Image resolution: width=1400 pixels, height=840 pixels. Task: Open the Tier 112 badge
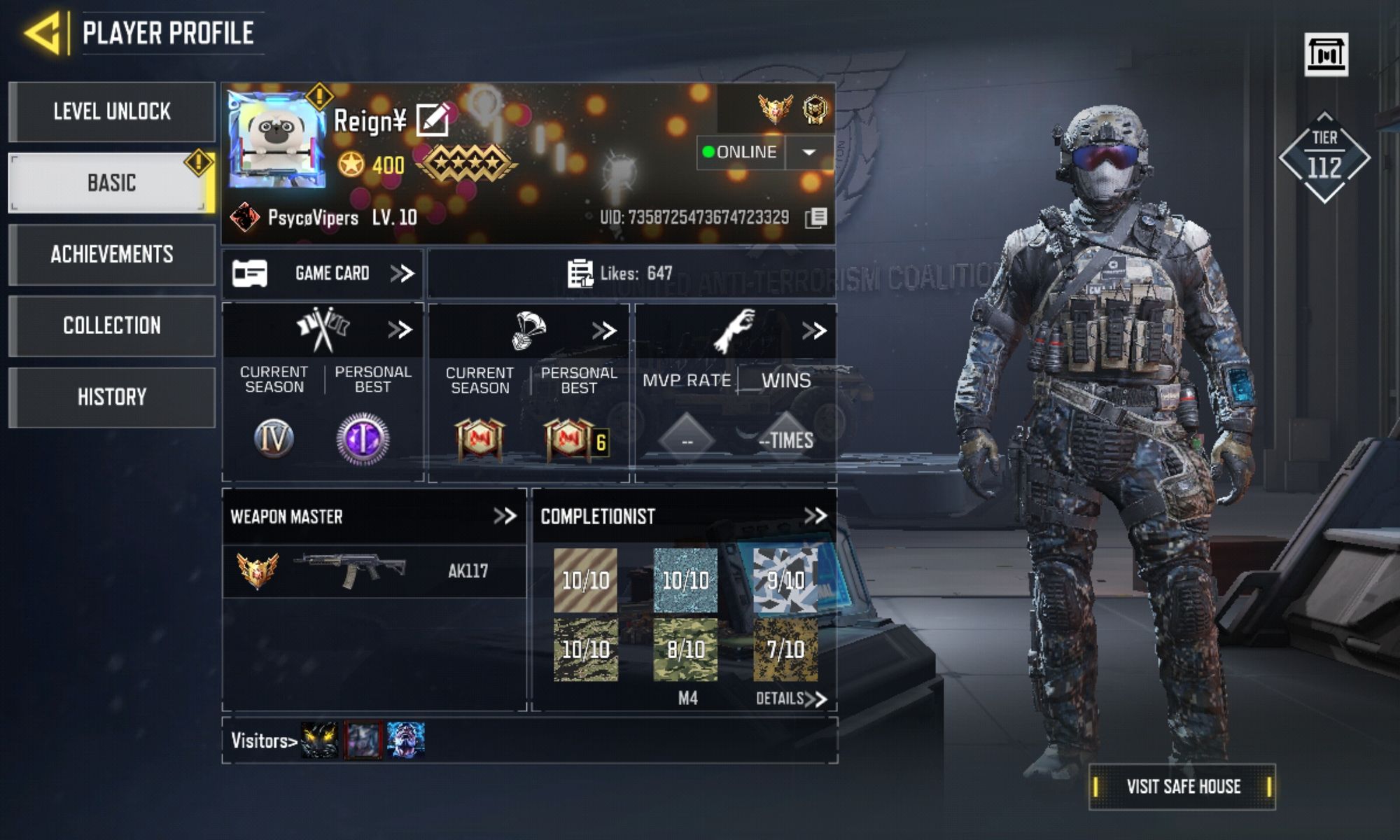(1324, 158)
